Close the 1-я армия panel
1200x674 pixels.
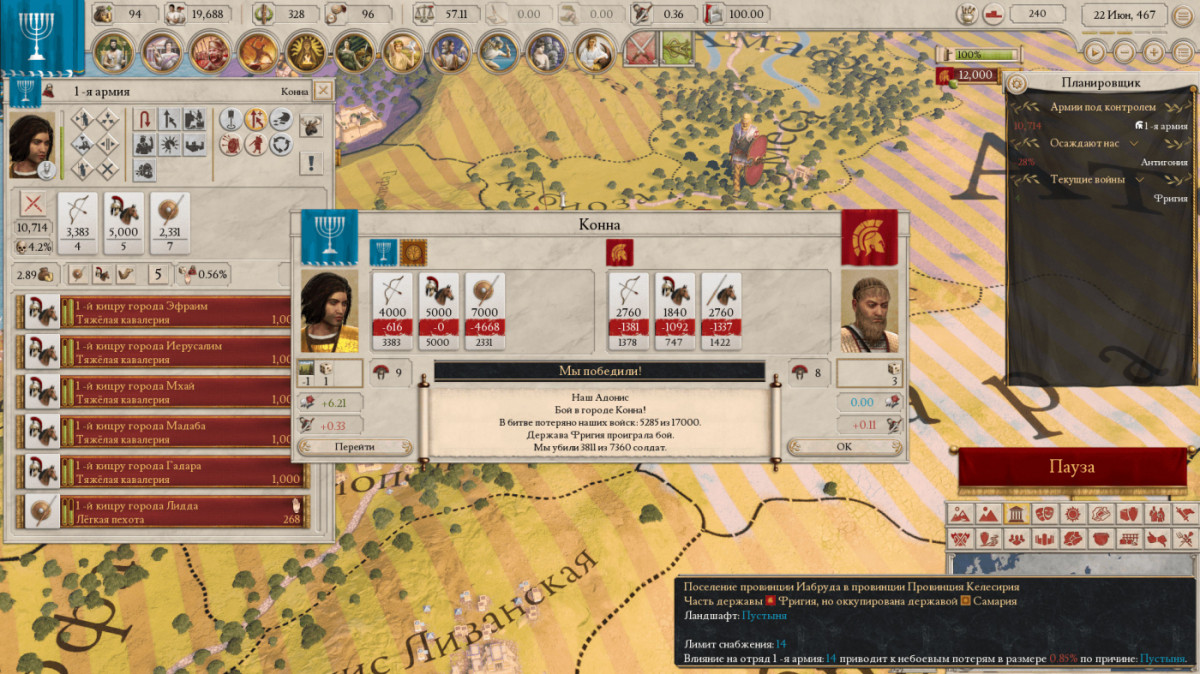(x=322, y=91)
